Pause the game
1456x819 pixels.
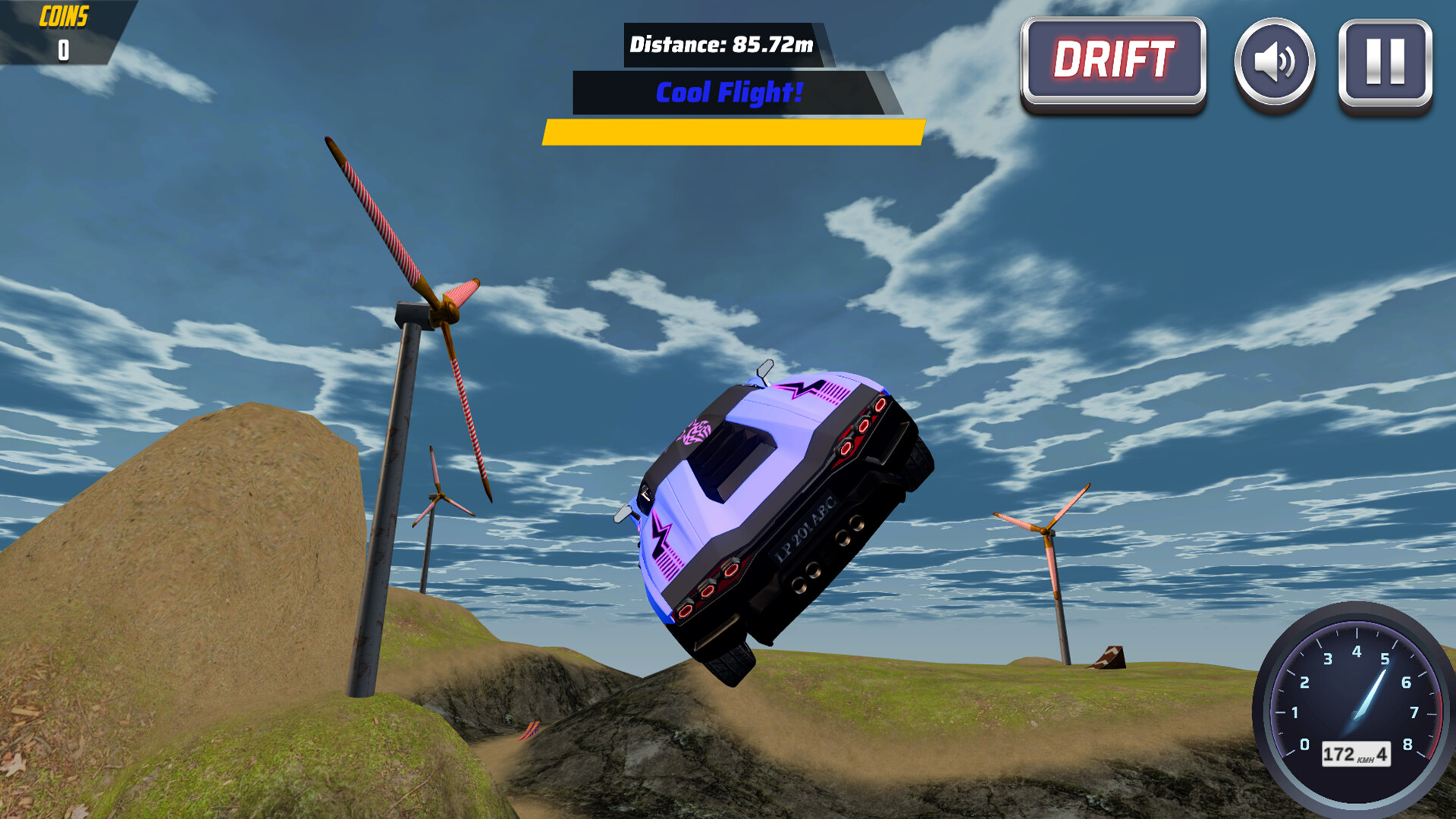(1385, 62)
